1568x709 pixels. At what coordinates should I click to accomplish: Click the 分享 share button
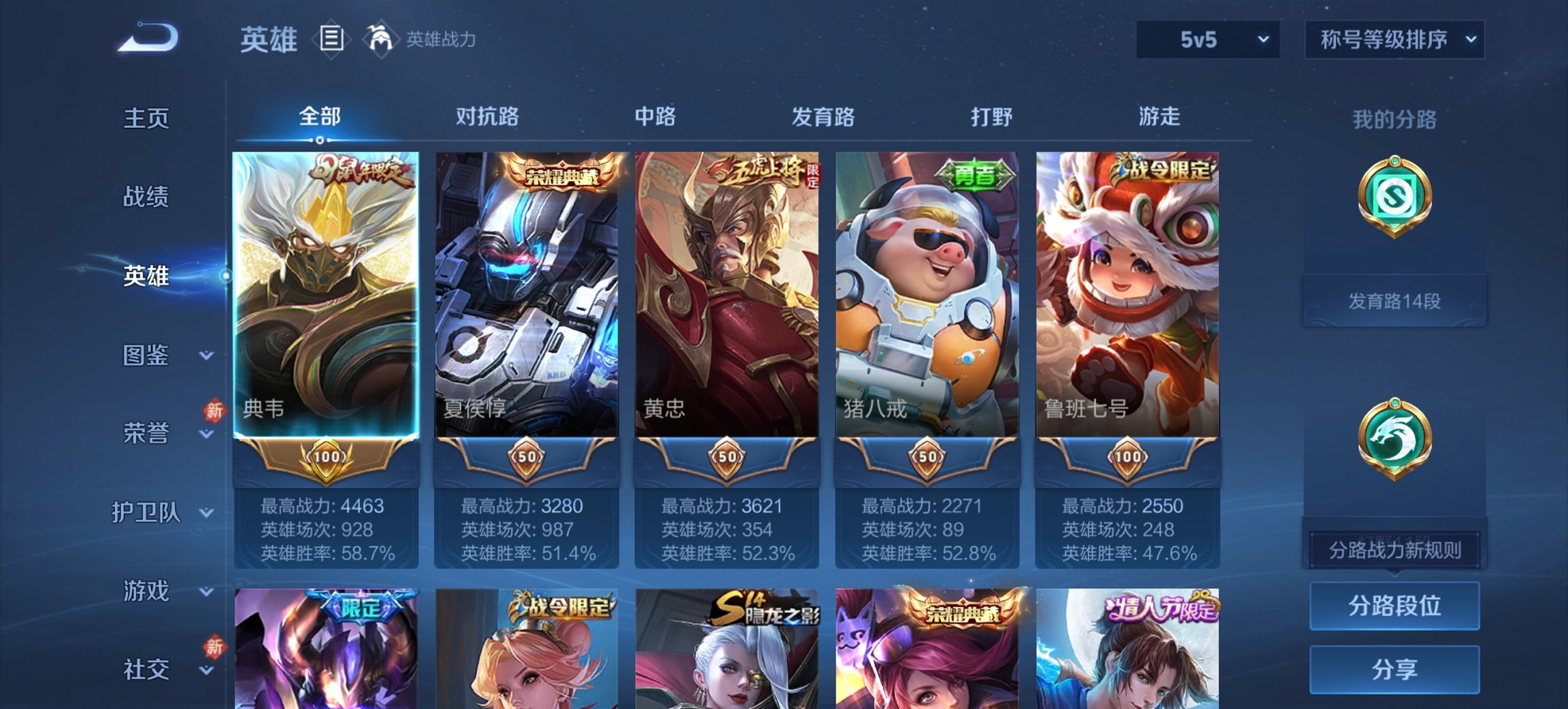click(1394, 671)
